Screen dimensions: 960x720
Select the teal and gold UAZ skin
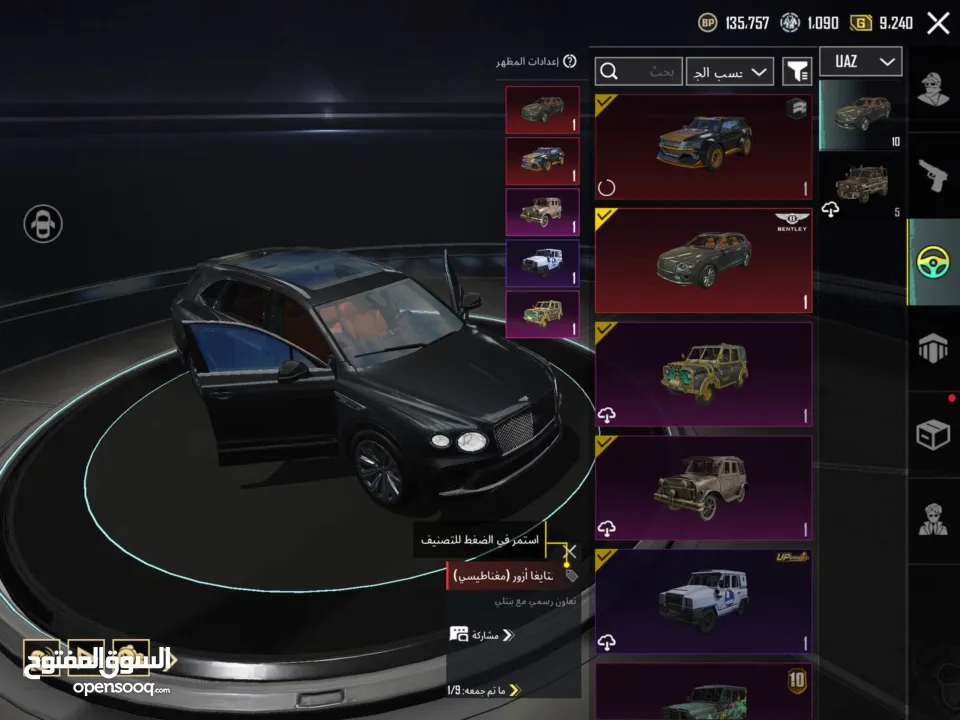(x=703, y=374)
